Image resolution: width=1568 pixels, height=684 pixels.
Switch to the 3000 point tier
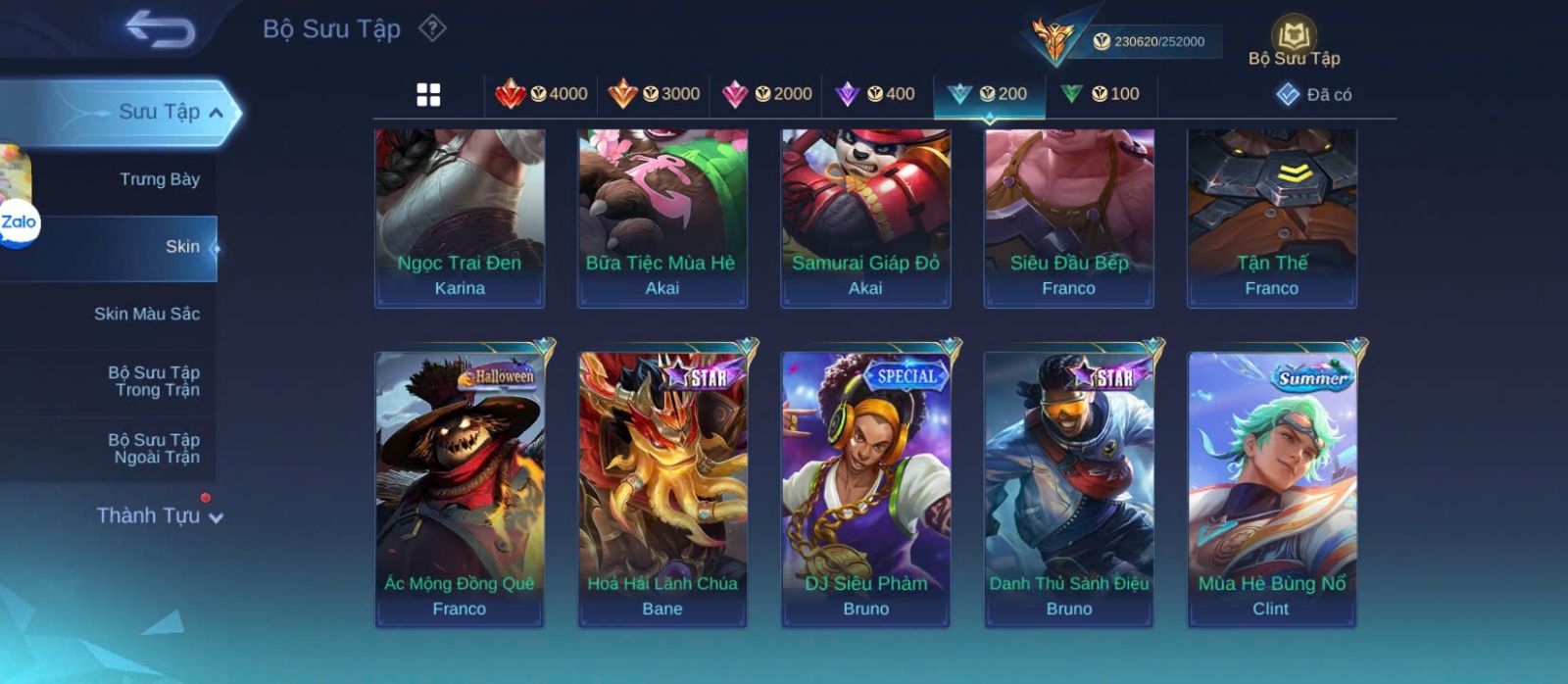(654, 94)
